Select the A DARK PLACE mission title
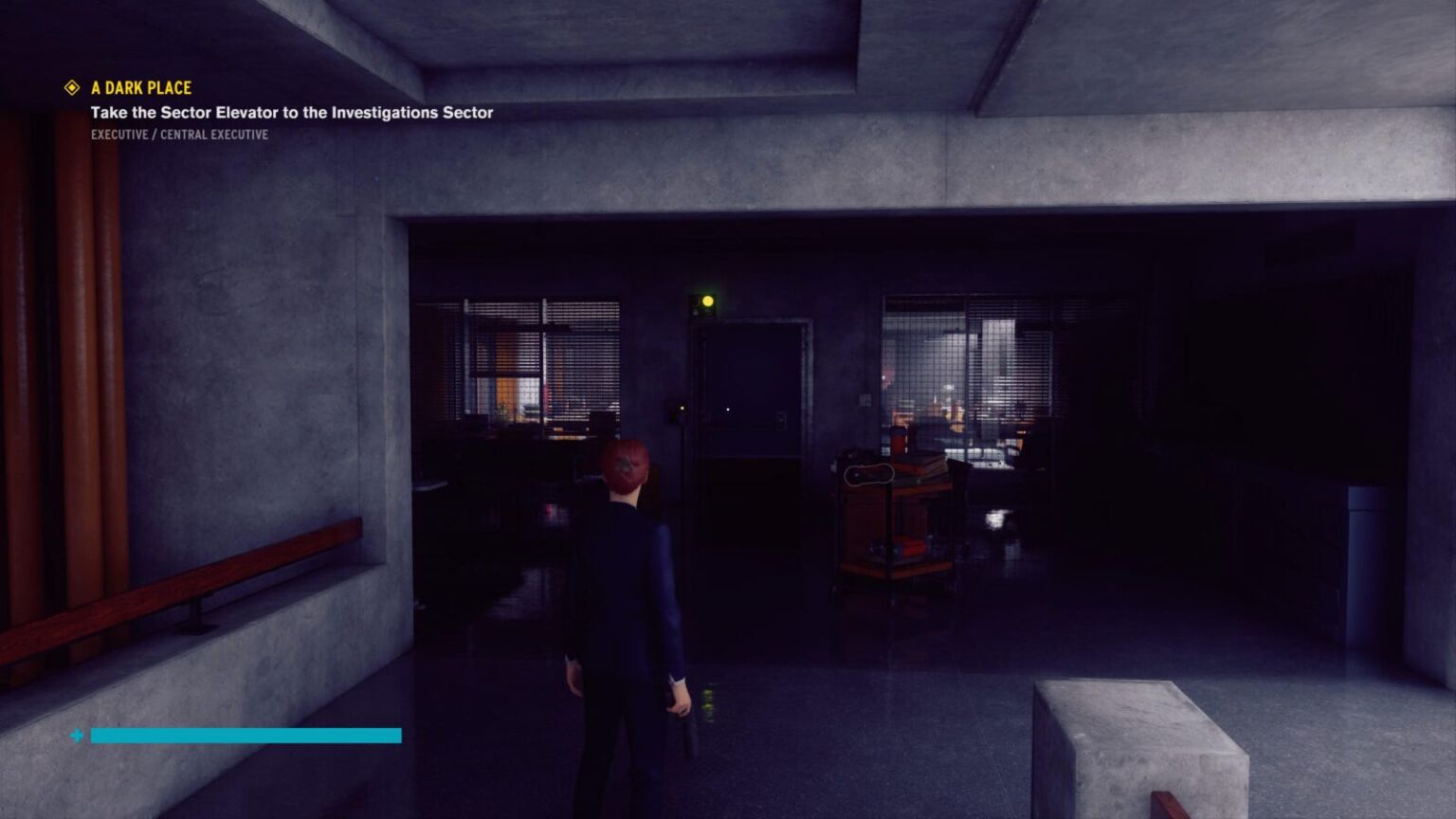This screenshot has height=819, width=1456. (x=139, y=87)
